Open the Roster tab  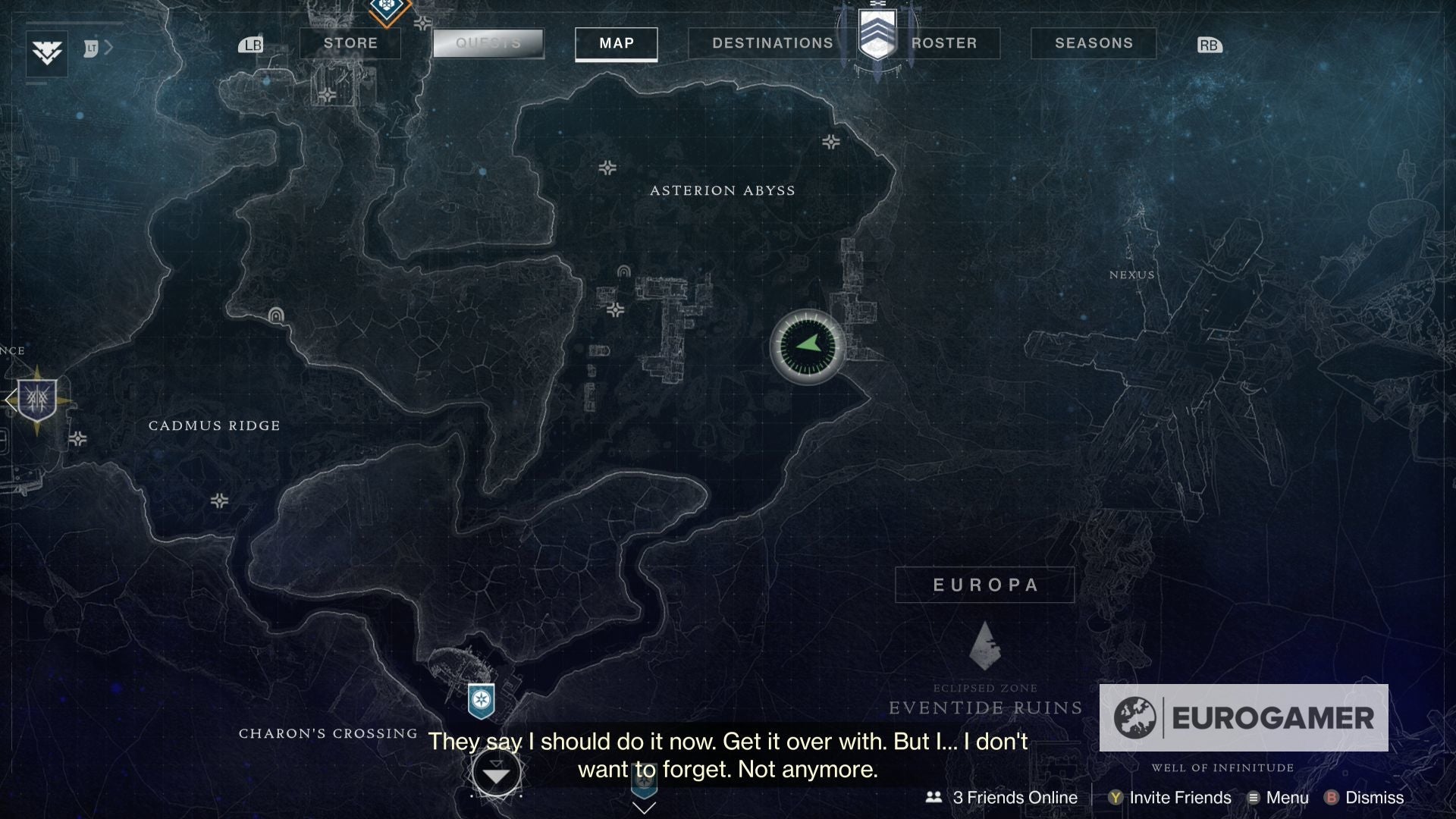[x=944, y=43]
